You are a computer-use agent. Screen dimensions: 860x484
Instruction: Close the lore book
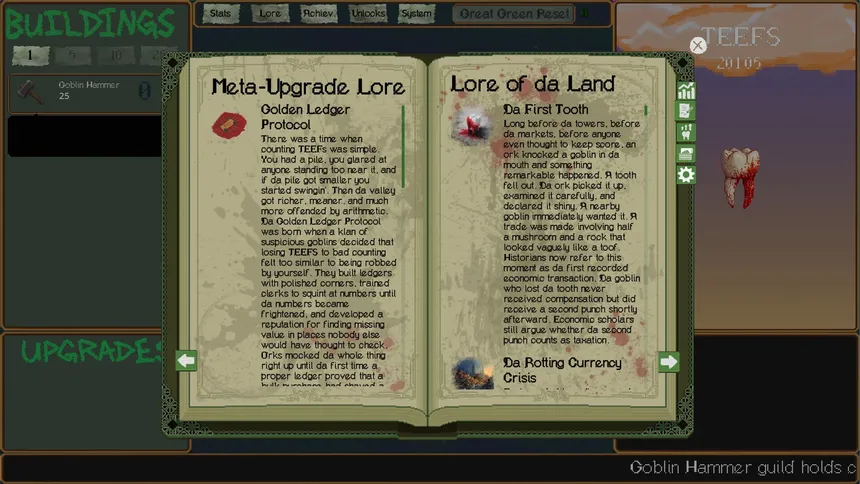pos(698,45)
